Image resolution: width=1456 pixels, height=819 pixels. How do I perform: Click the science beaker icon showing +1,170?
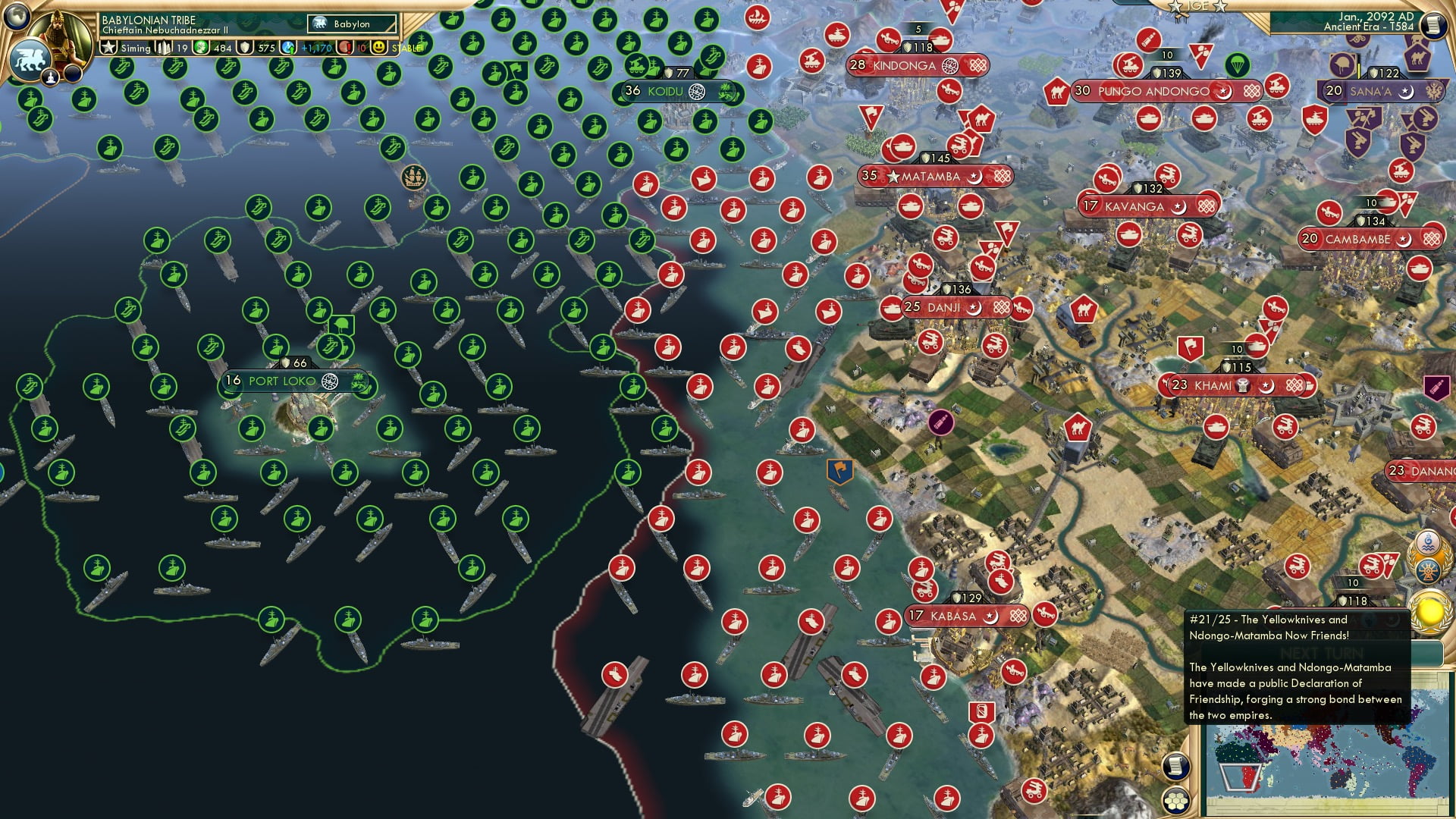[x=287, y=49]
